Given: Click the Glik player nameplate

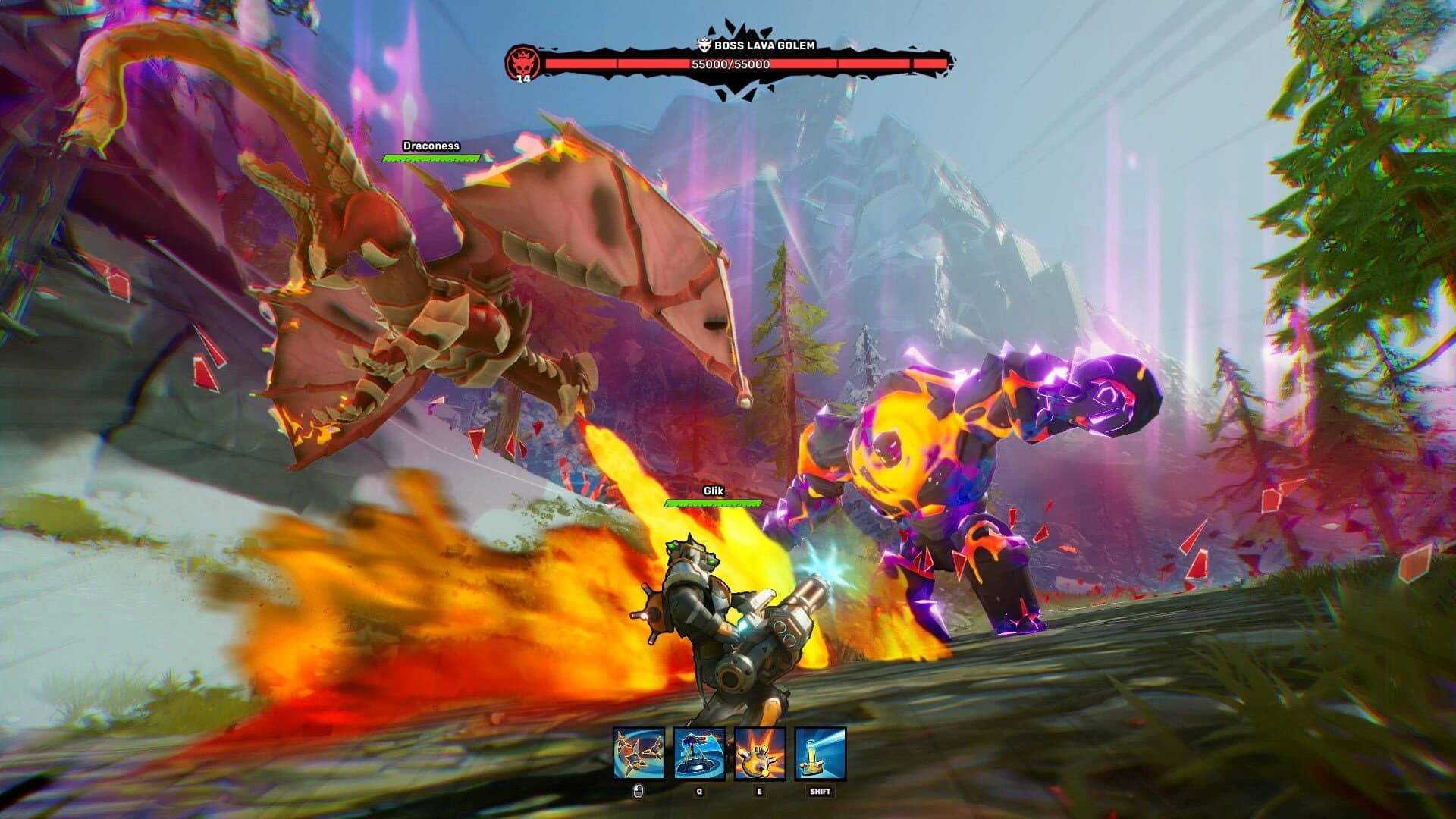Looking at the screenshot, I should (713, 491).
